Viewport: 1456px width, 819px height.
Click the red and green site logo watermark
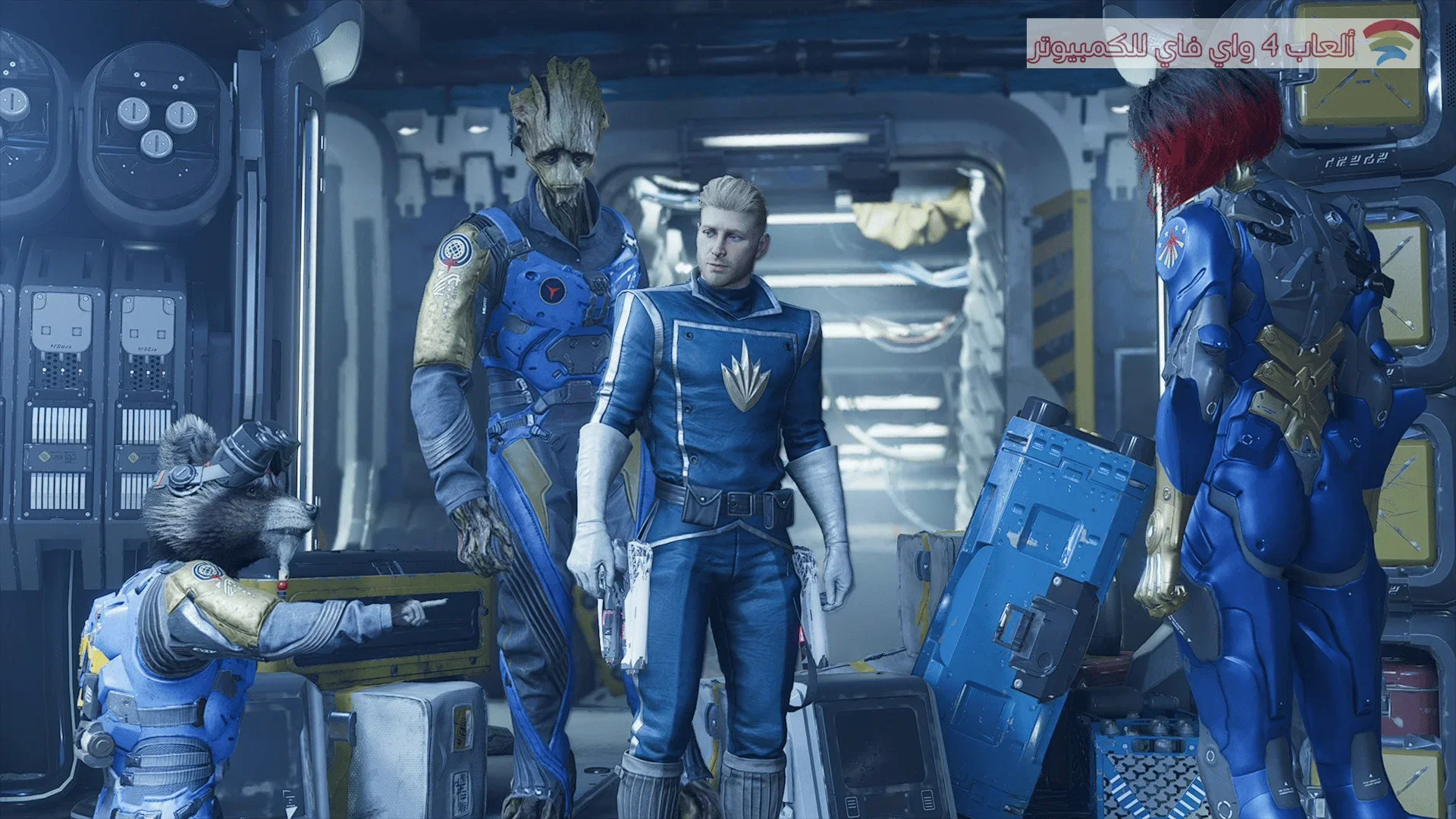tap(1390, 43)
